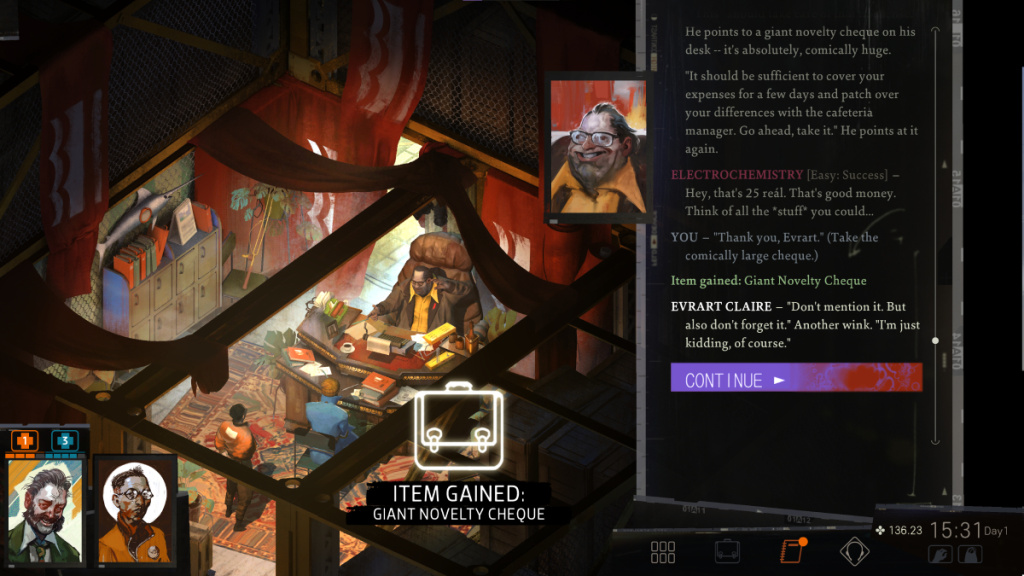Click the dialogue log scrollbar handle
Viewport: 1024px width, 576px height.
(x=935, y=340)
